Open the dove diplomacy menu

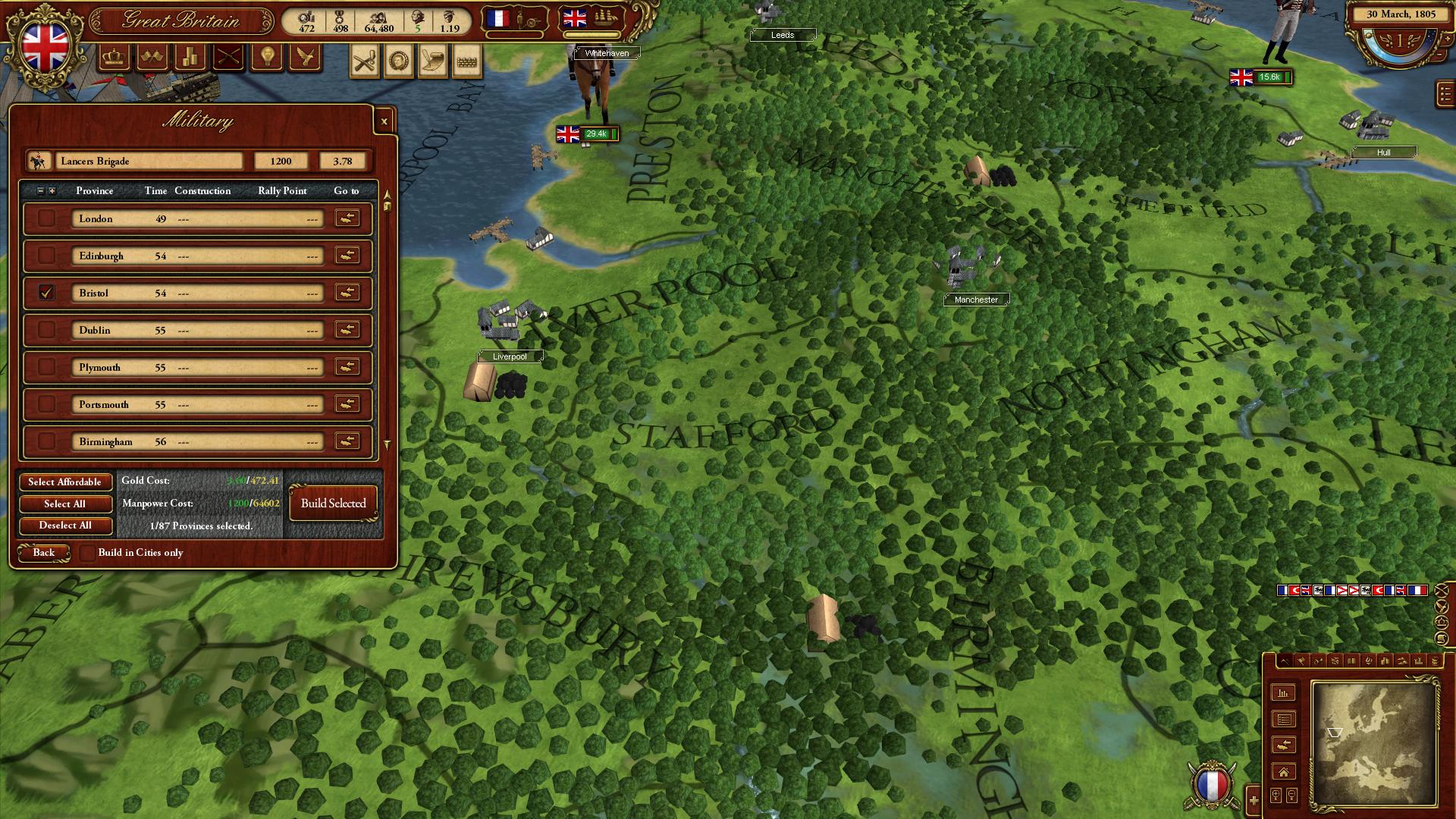[305, 57]
